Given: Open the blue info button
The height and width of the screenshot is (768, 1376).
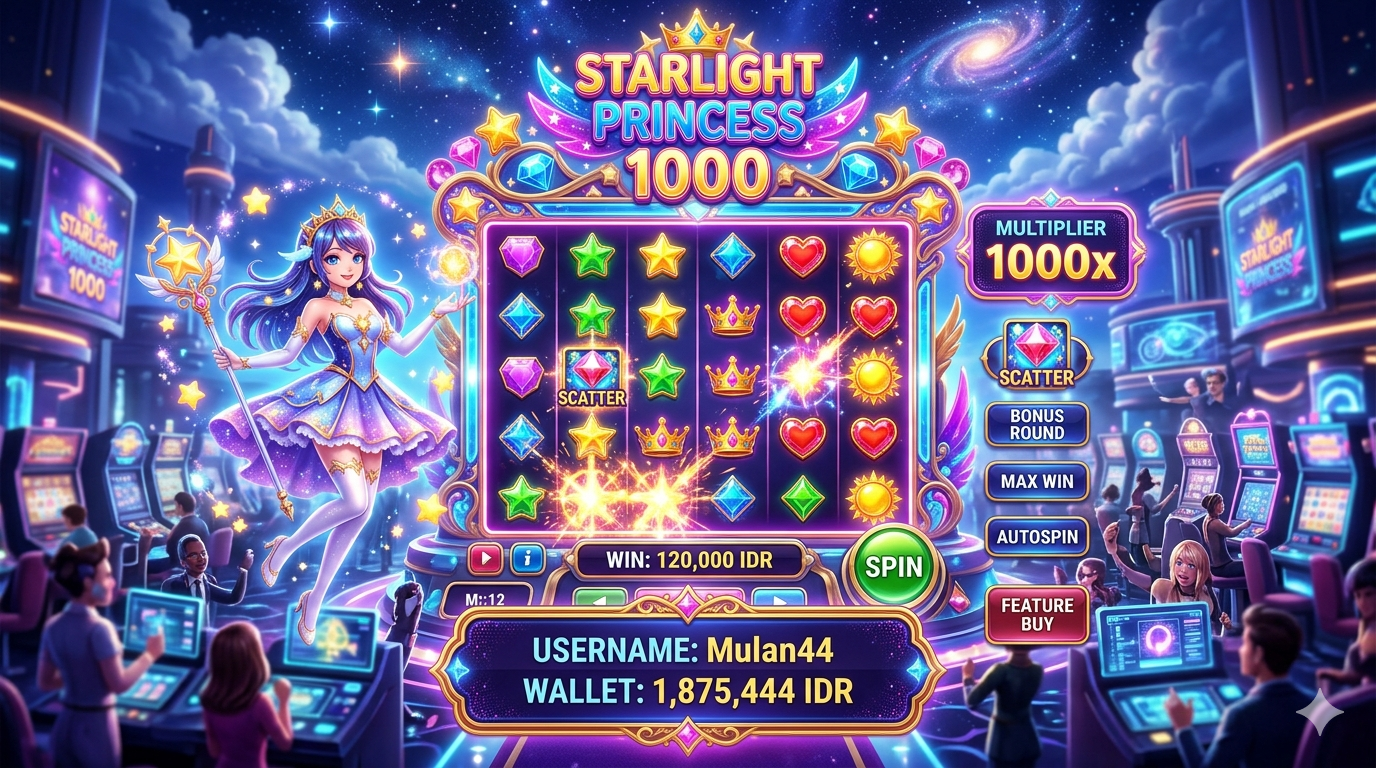Looking at the screenshot, I should (527, 559).
